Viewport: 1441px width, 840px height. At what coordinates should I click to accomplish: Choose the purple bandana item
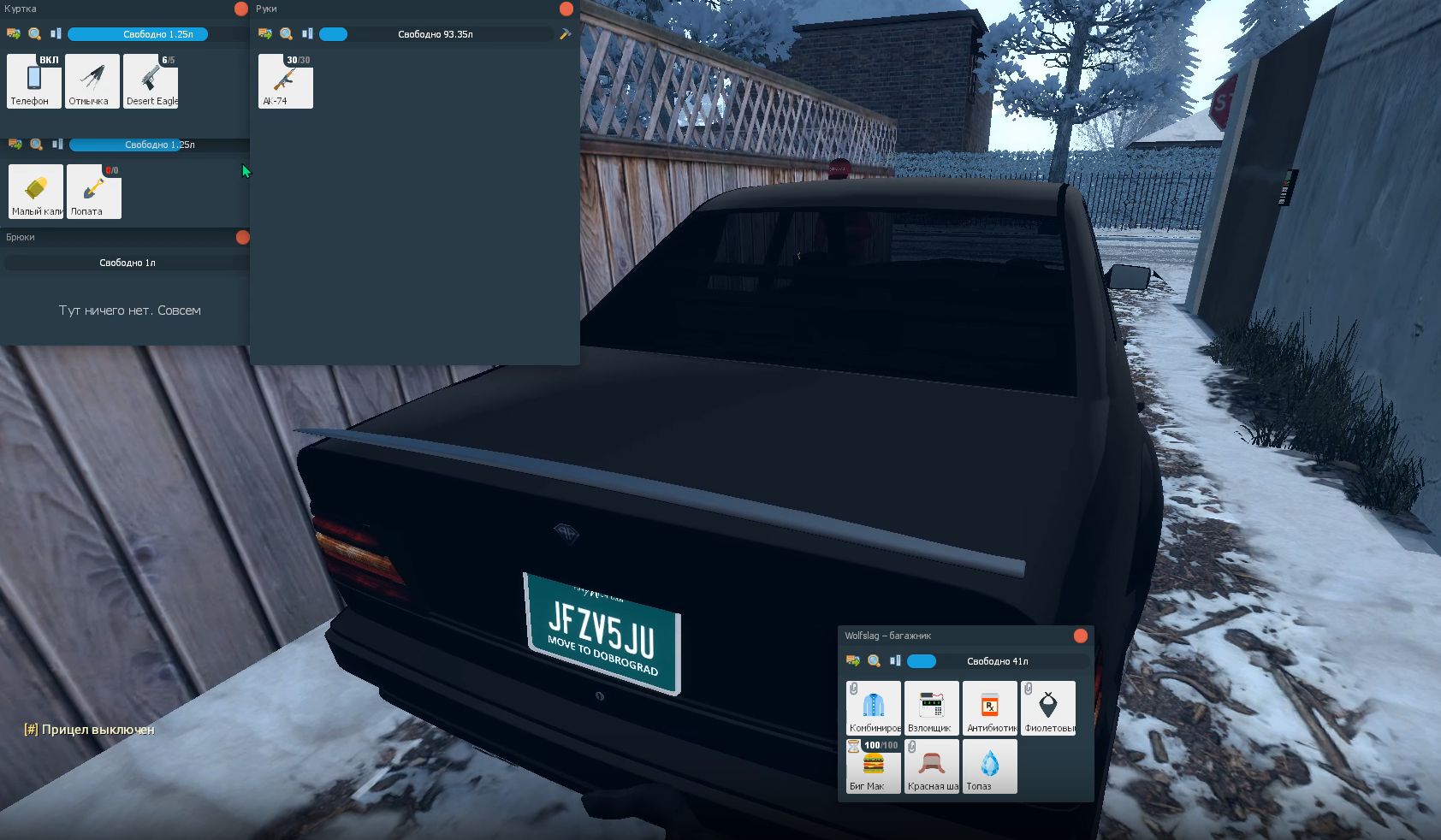[x=1048, y=707]
